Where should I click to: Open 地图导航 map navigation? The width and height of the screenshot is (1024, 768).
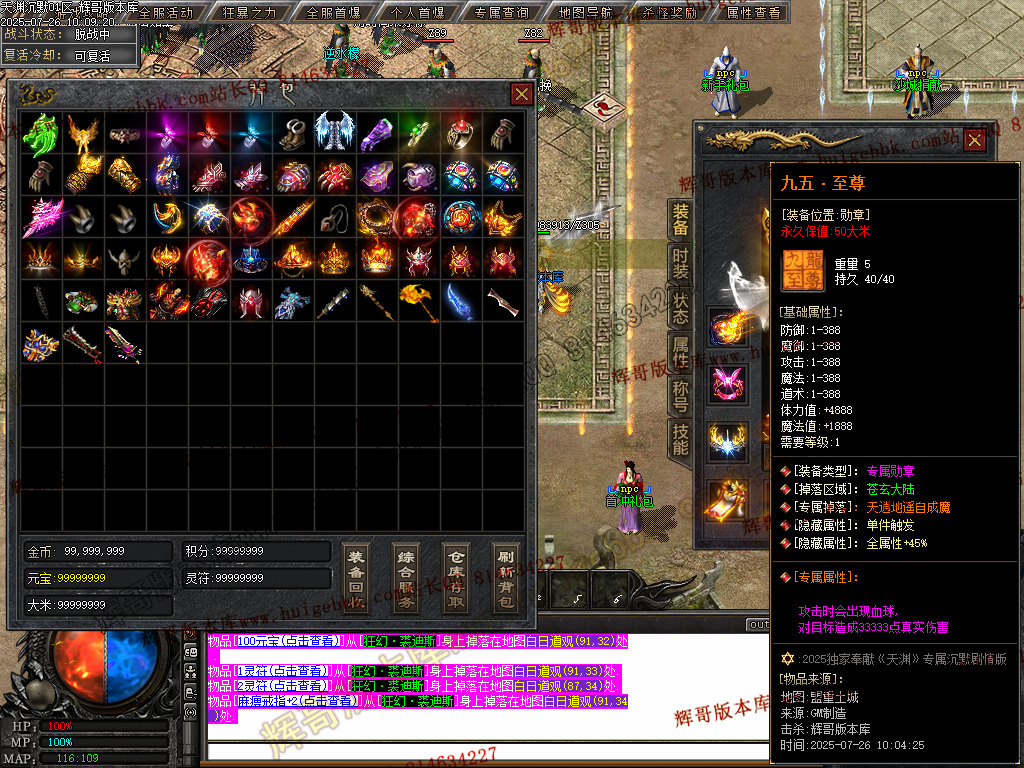click(588, 13)
